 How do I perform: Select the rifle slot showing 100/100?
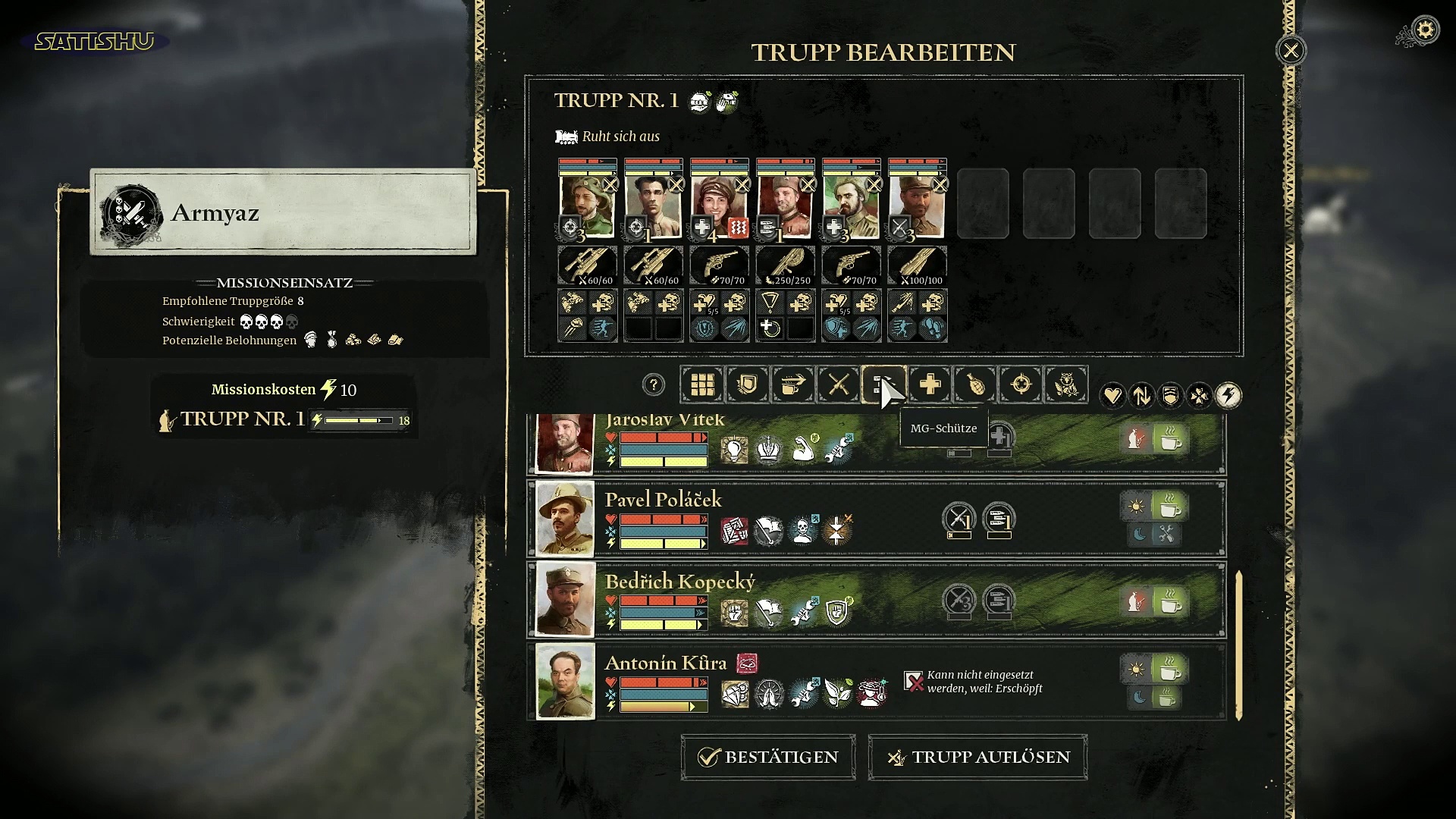[x=918, y=265]
